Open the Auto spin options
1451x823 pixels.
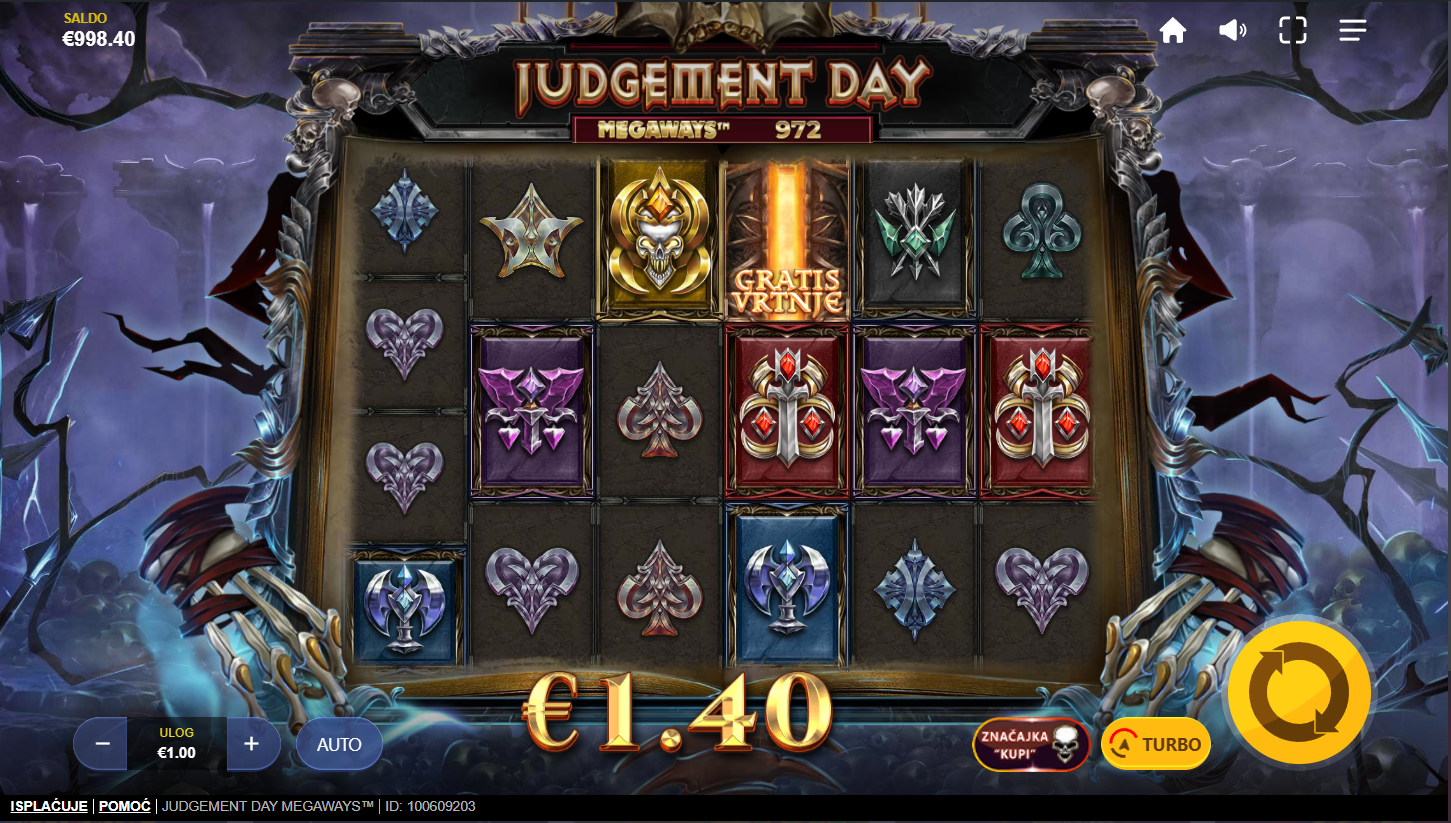[x=339, y=744]
